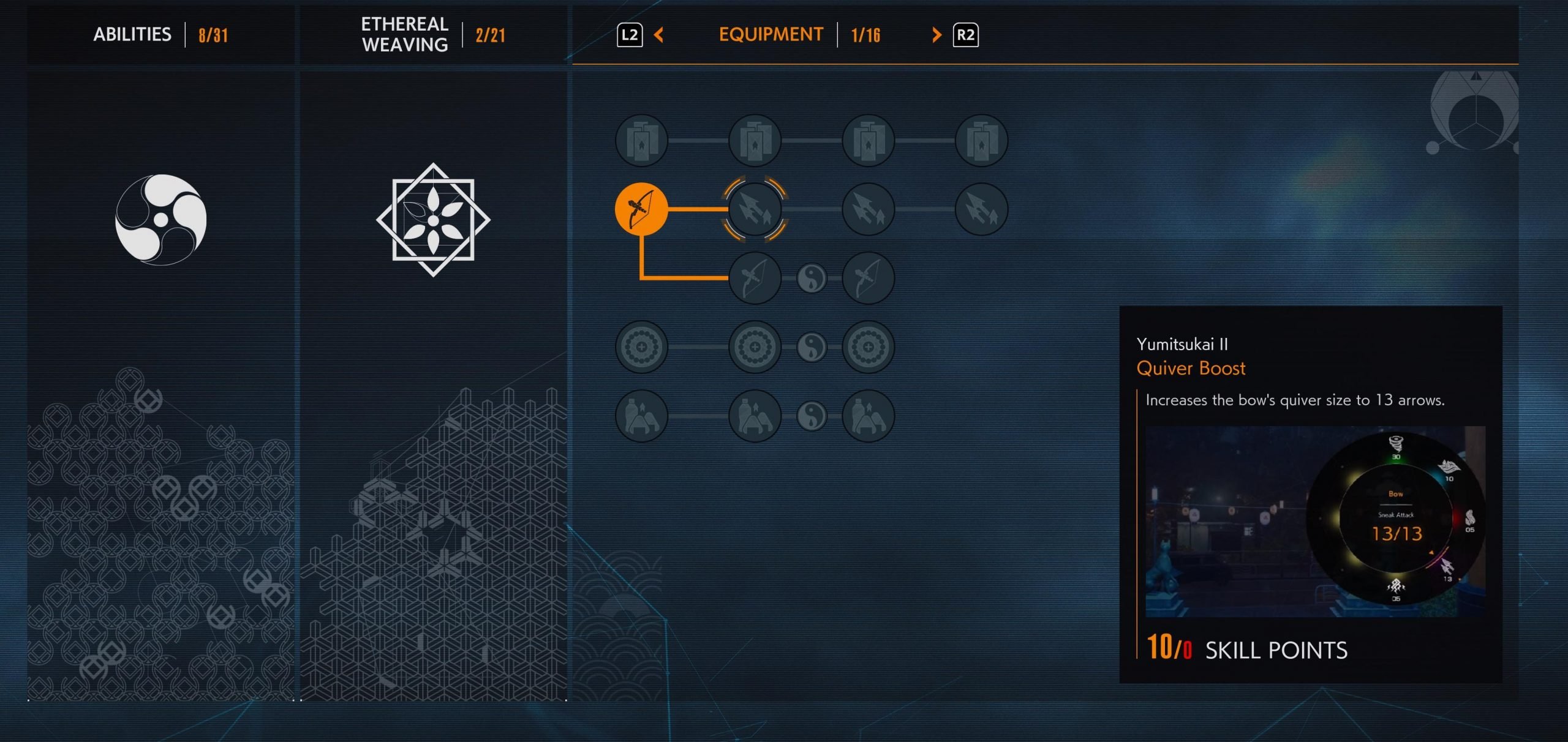This screenshot has height=742, width=1568.
Task: Select the magatama node between the food skills
Action: pos(812,416)
